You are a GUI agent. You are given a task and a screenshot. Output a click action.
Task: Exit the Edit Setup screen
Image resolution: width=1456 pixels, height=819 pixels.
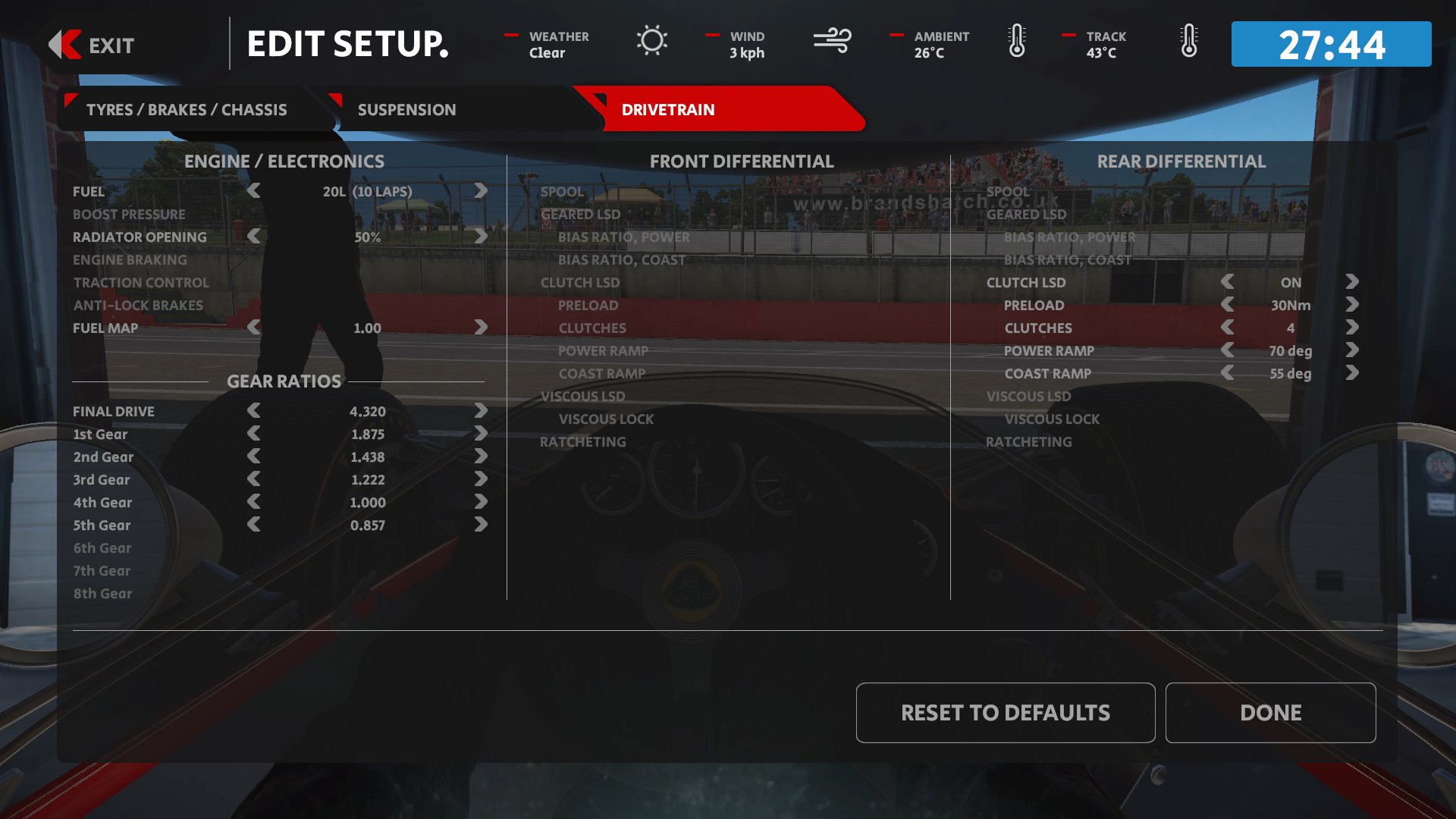(x=92, y=45)
